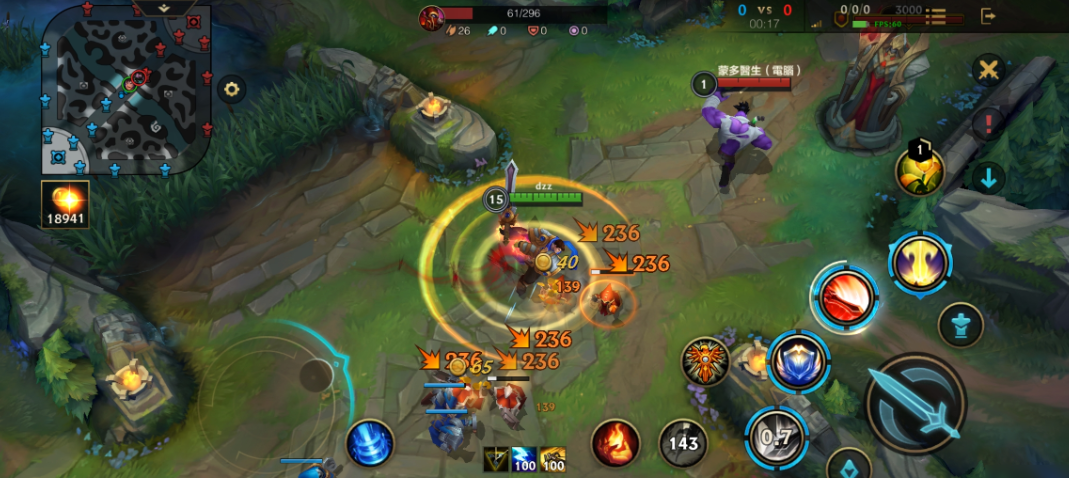Open the shop via the 18941 gold button
1069x478 pixels.
(x=65, y=203)
